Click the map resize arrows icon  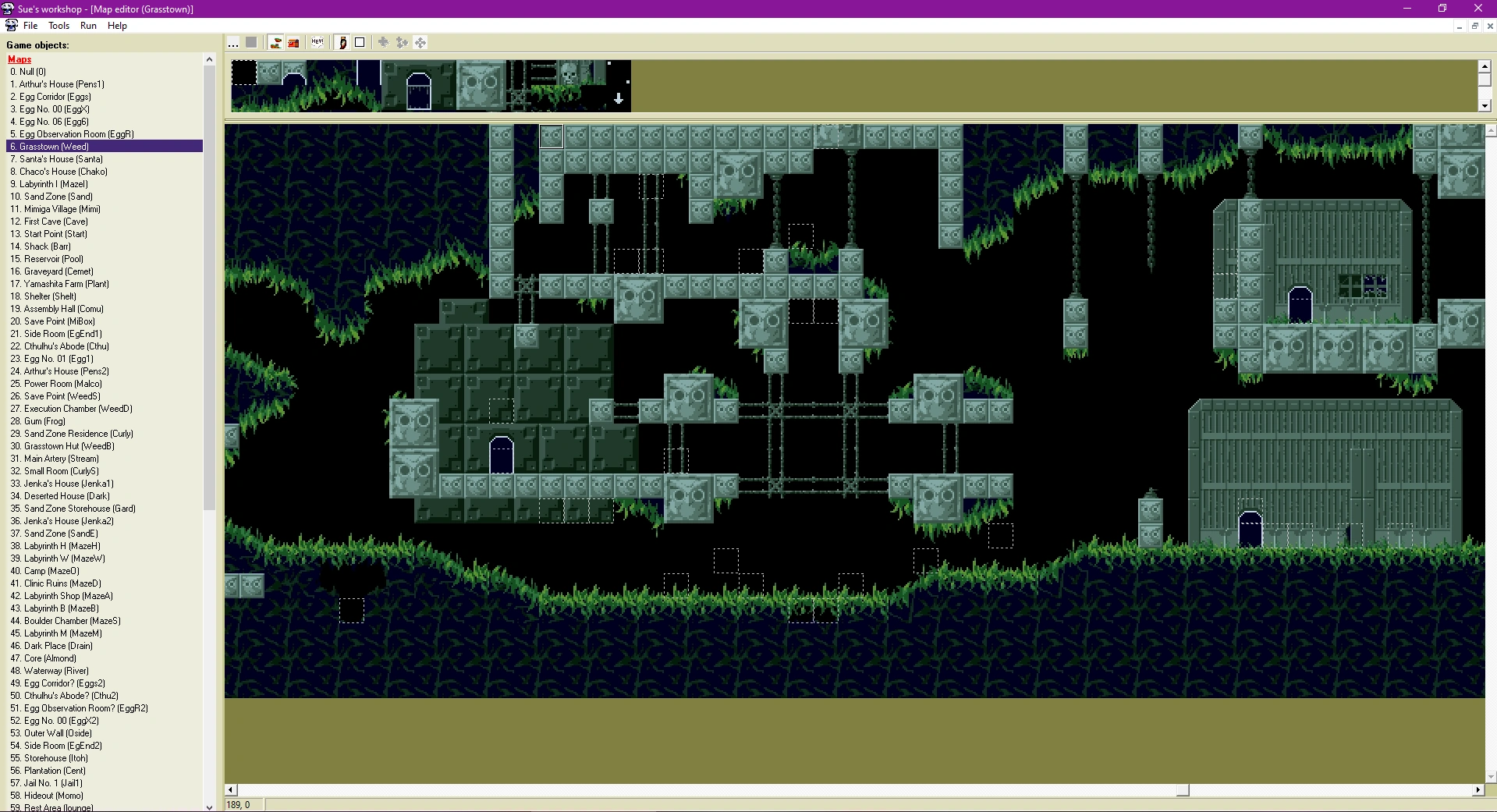click(383, 43)
